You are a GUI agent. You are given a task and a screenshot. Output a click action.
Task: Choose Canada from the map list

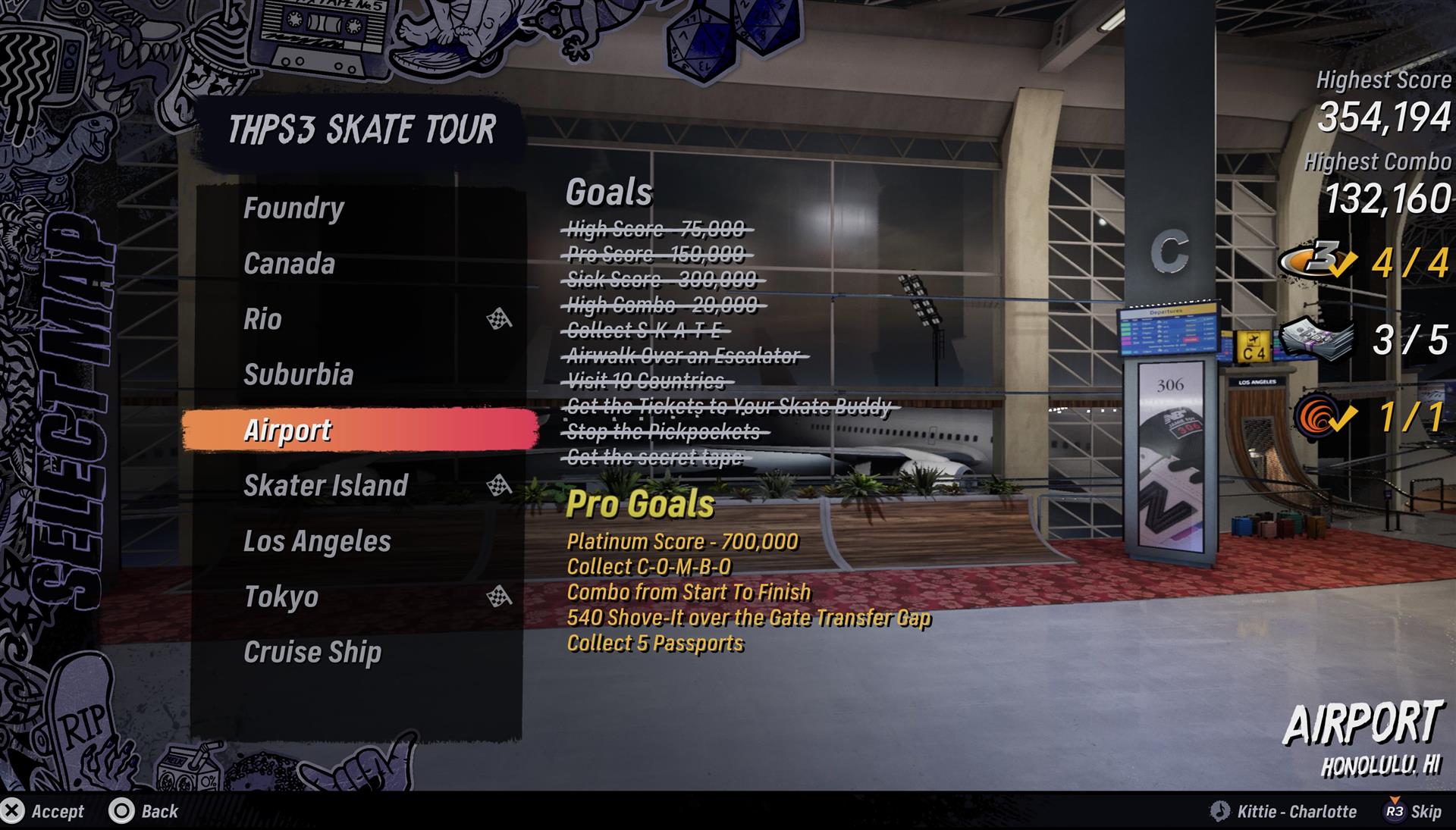(289, 264)
